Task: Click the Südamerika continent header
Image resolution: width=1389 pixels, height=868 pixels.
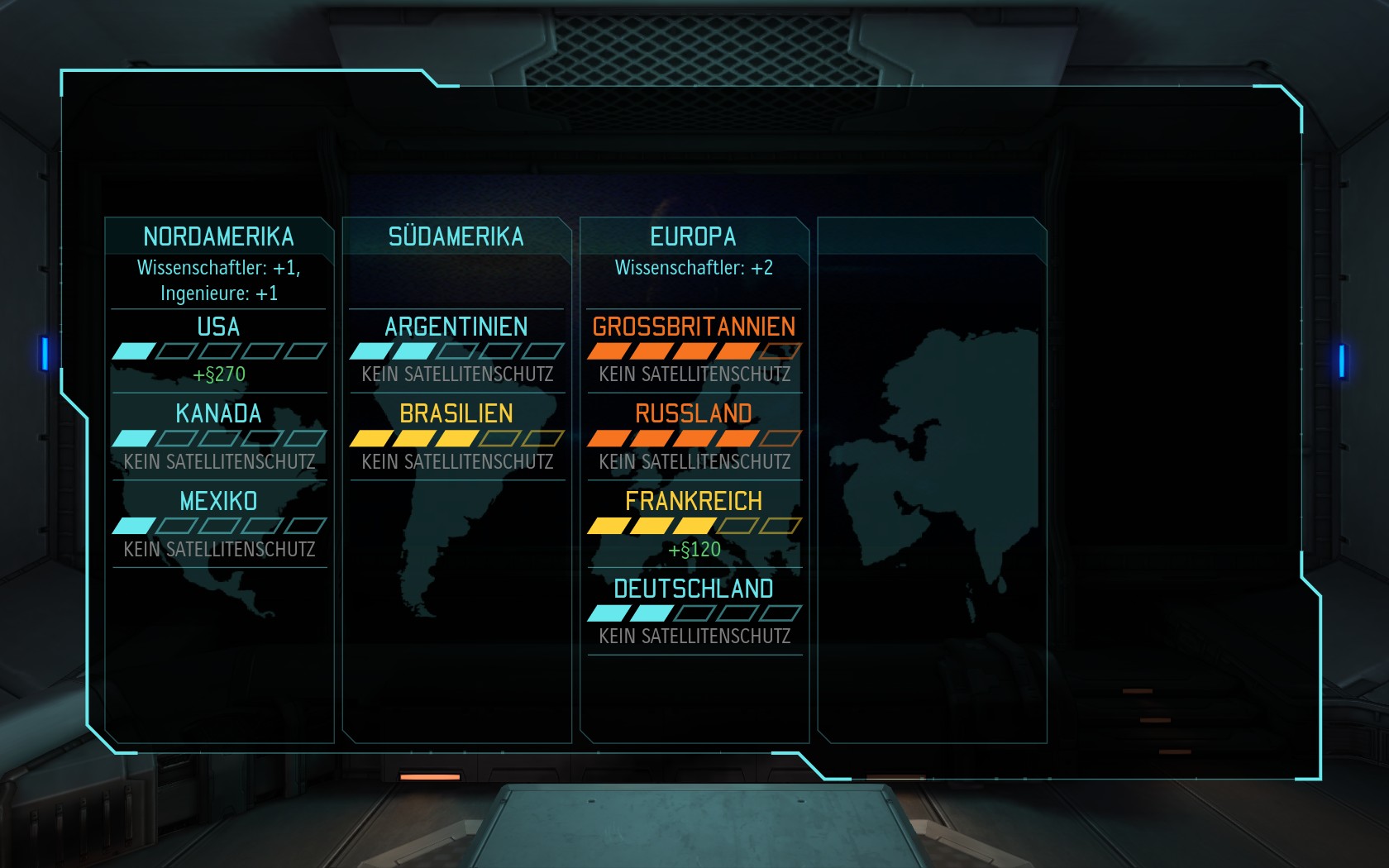Action: (x=456, y=236)
